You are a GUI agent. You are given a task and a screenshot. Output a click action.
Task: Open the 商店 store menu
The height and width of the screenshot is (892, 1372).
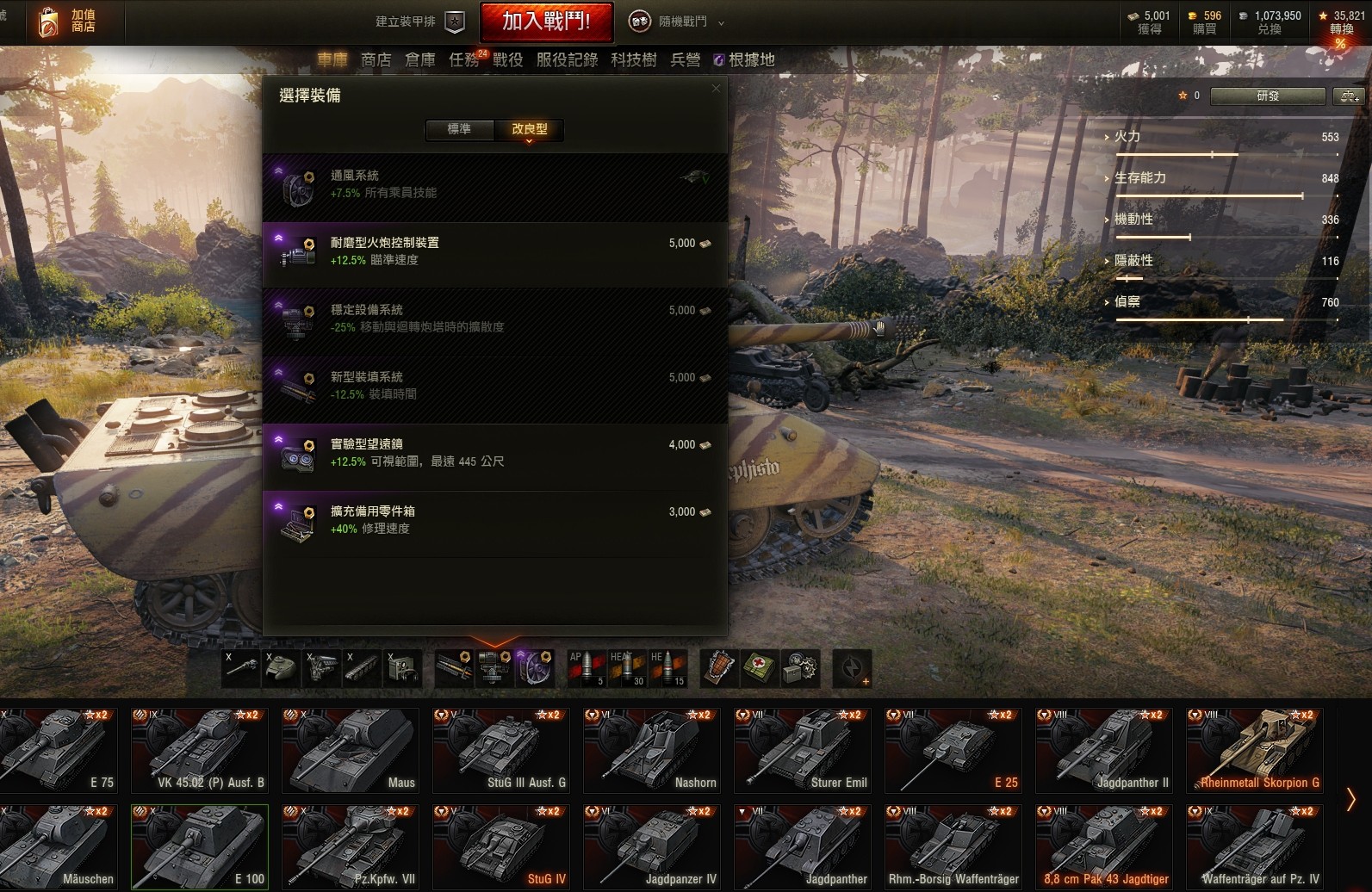(376, 59)
